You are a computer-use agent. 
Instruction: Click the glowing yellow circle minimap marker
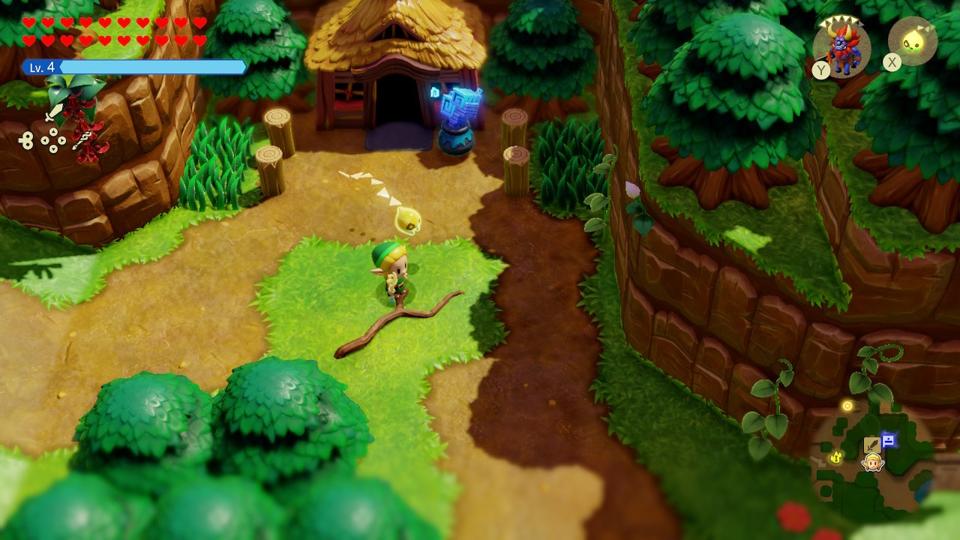click(848, 405)
